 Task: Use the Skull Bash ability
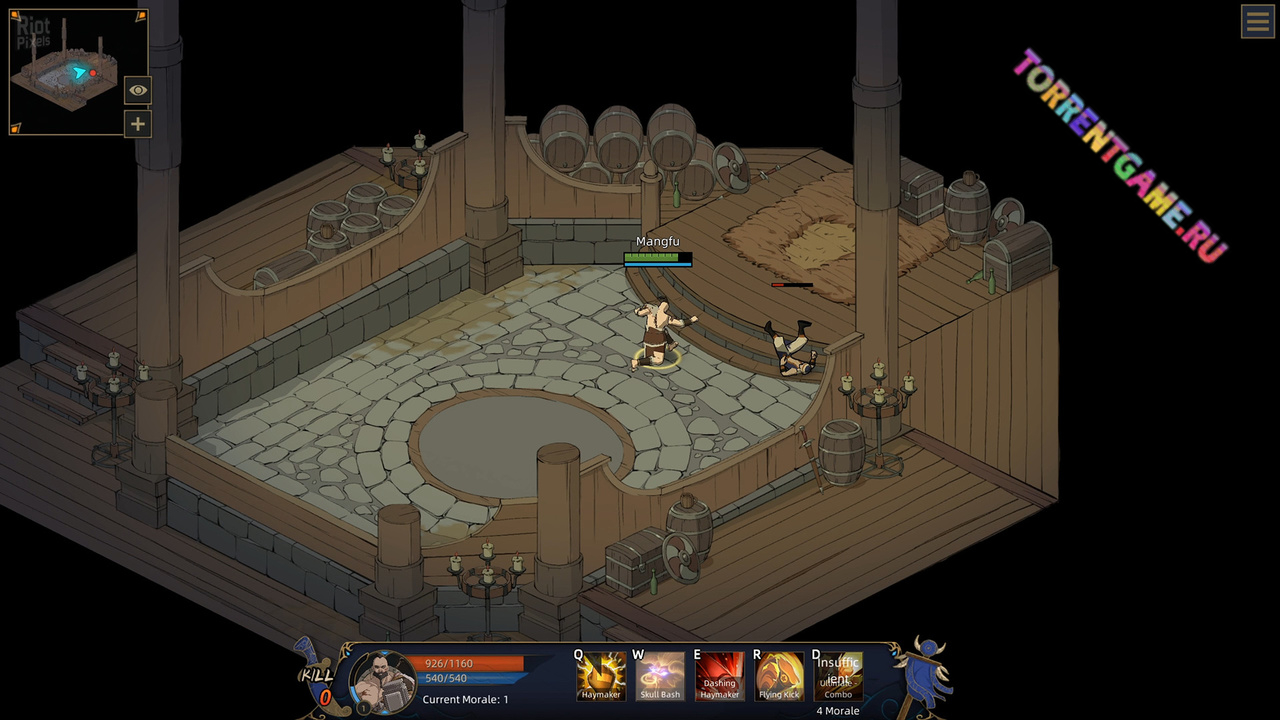tap(660, 676)
